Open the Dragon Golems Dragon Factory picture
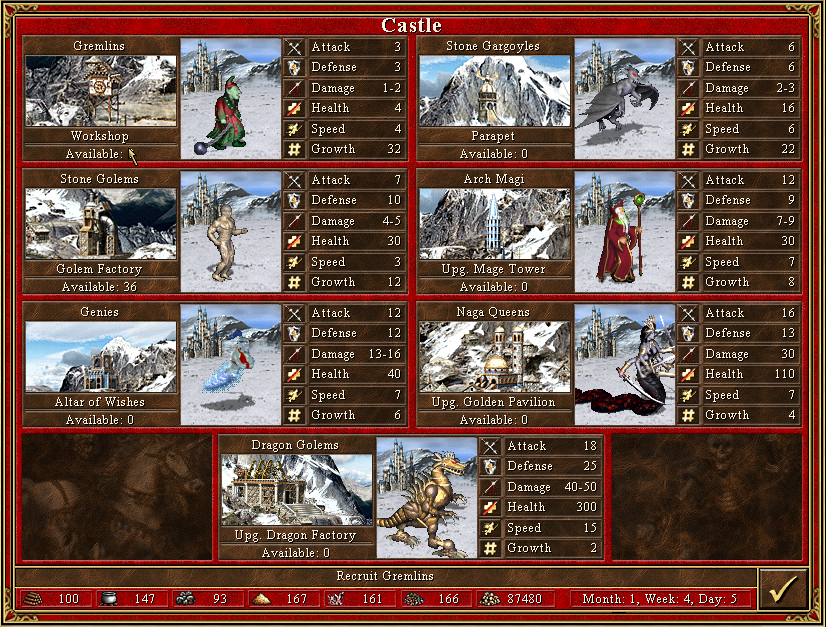 pyautogui.click(x=297, y=490)
